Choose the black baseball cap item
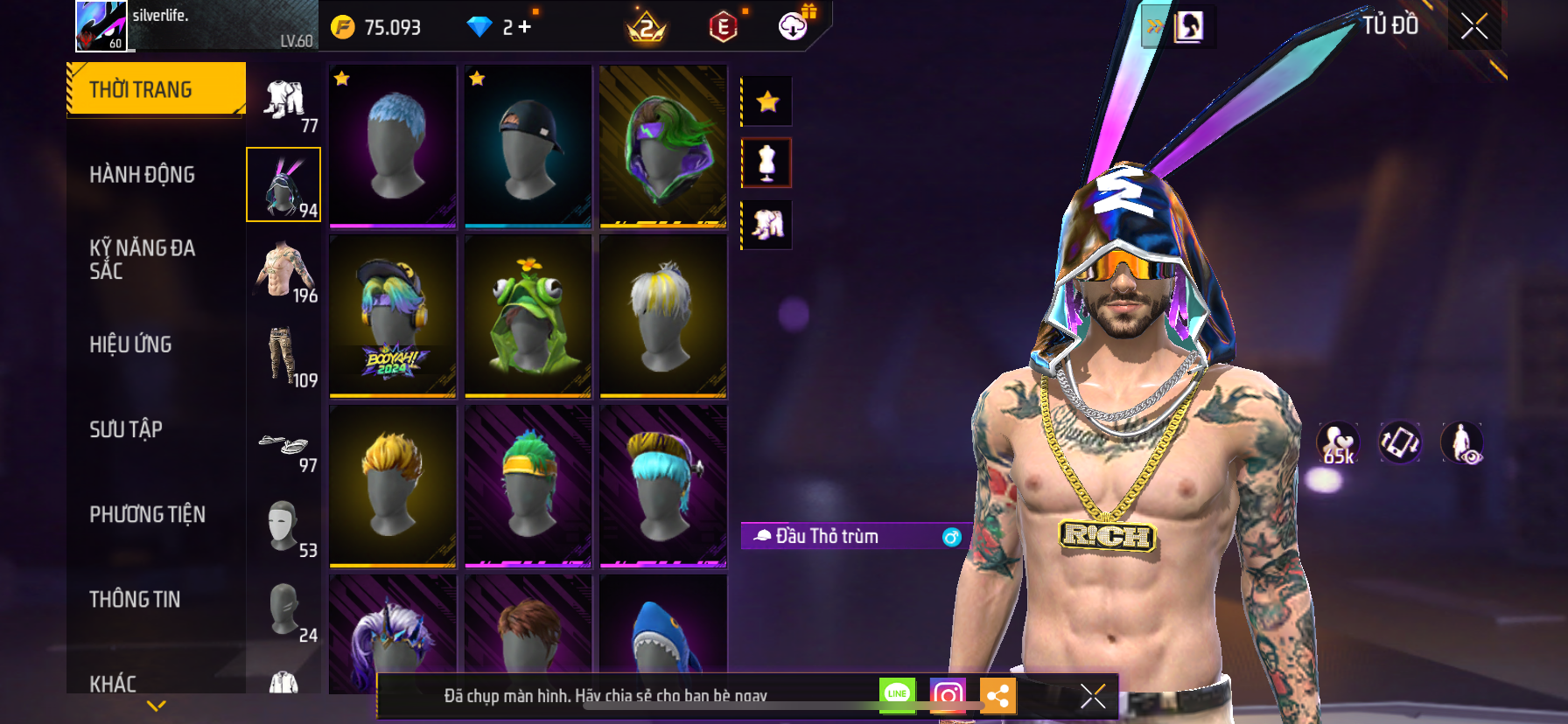Viewport: 1568px width, 724px height. tap(528, 146)
